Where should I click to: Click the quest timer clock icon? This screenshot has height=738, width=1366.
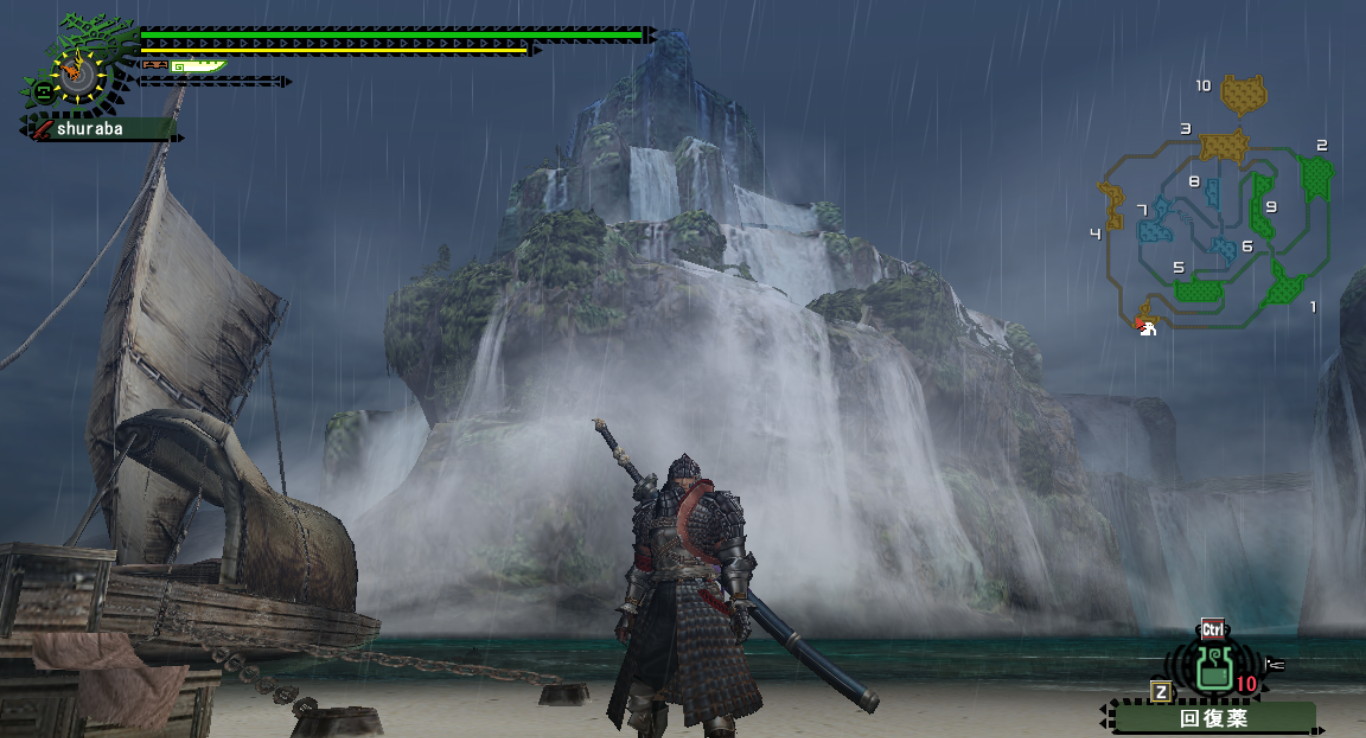click(72, 71)
